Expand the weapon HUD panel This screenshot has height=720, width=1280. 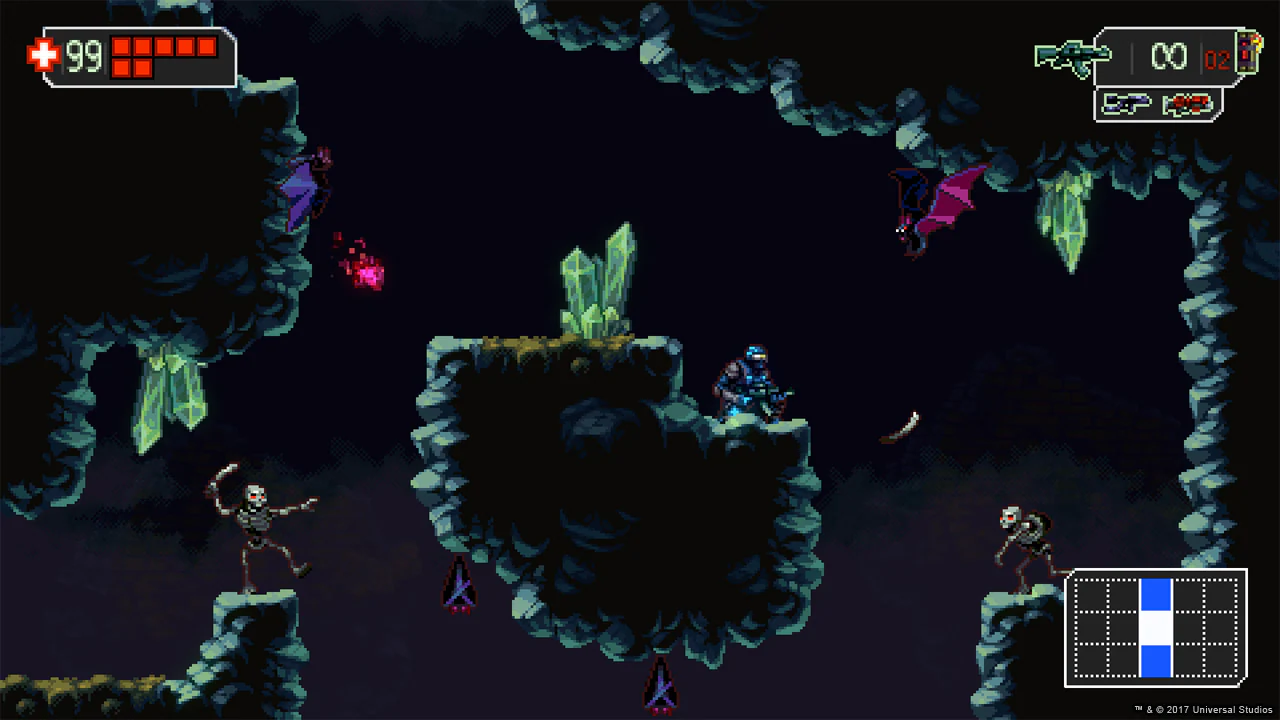pos(1158,57)
